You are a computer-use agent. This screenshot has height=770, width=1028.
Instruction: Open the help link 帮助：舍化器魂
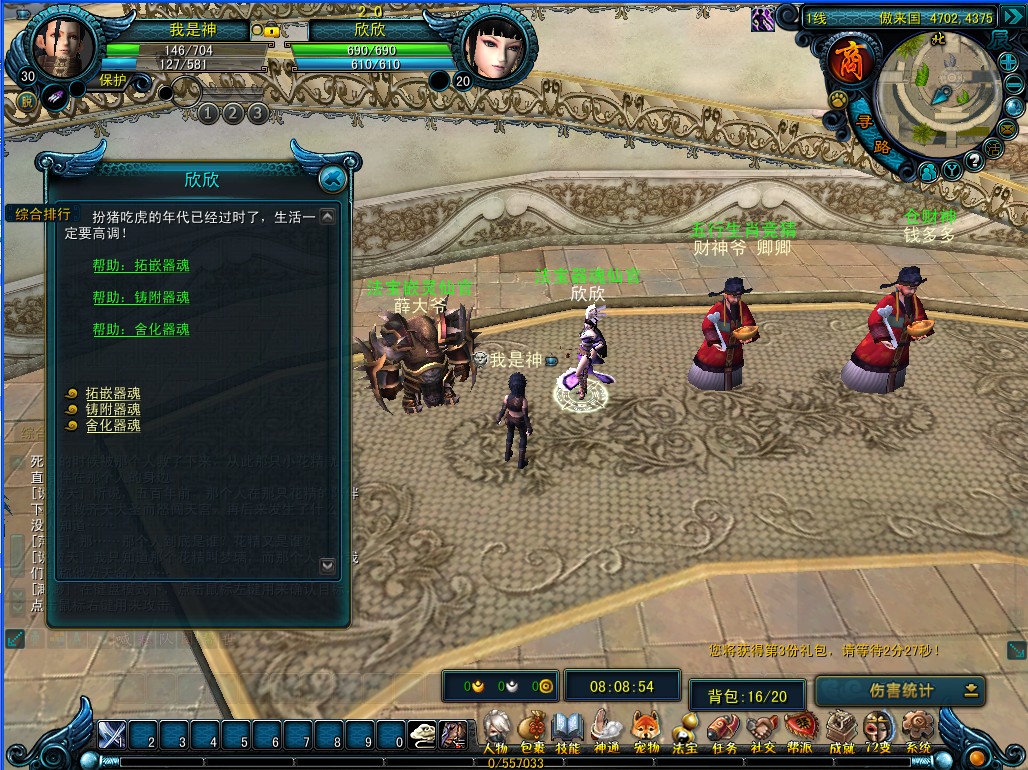pos(141,329)
